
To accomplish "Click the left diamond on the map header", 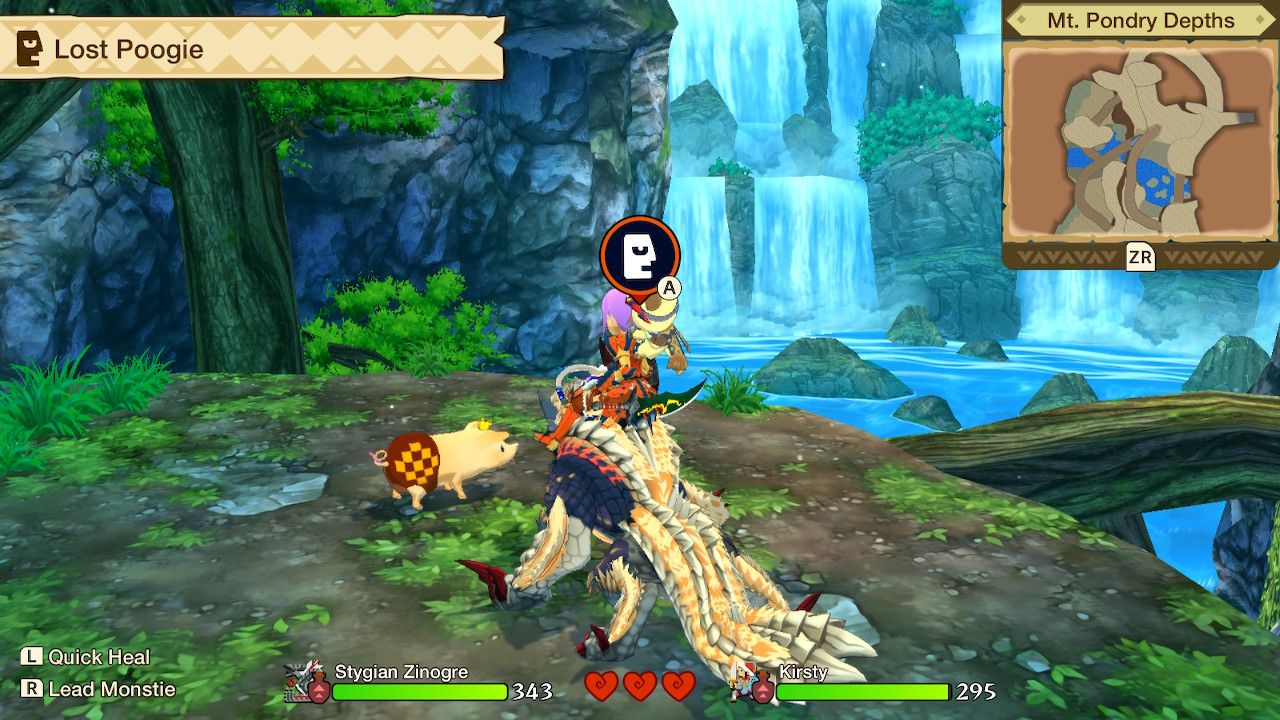I will pos(1022,21).
